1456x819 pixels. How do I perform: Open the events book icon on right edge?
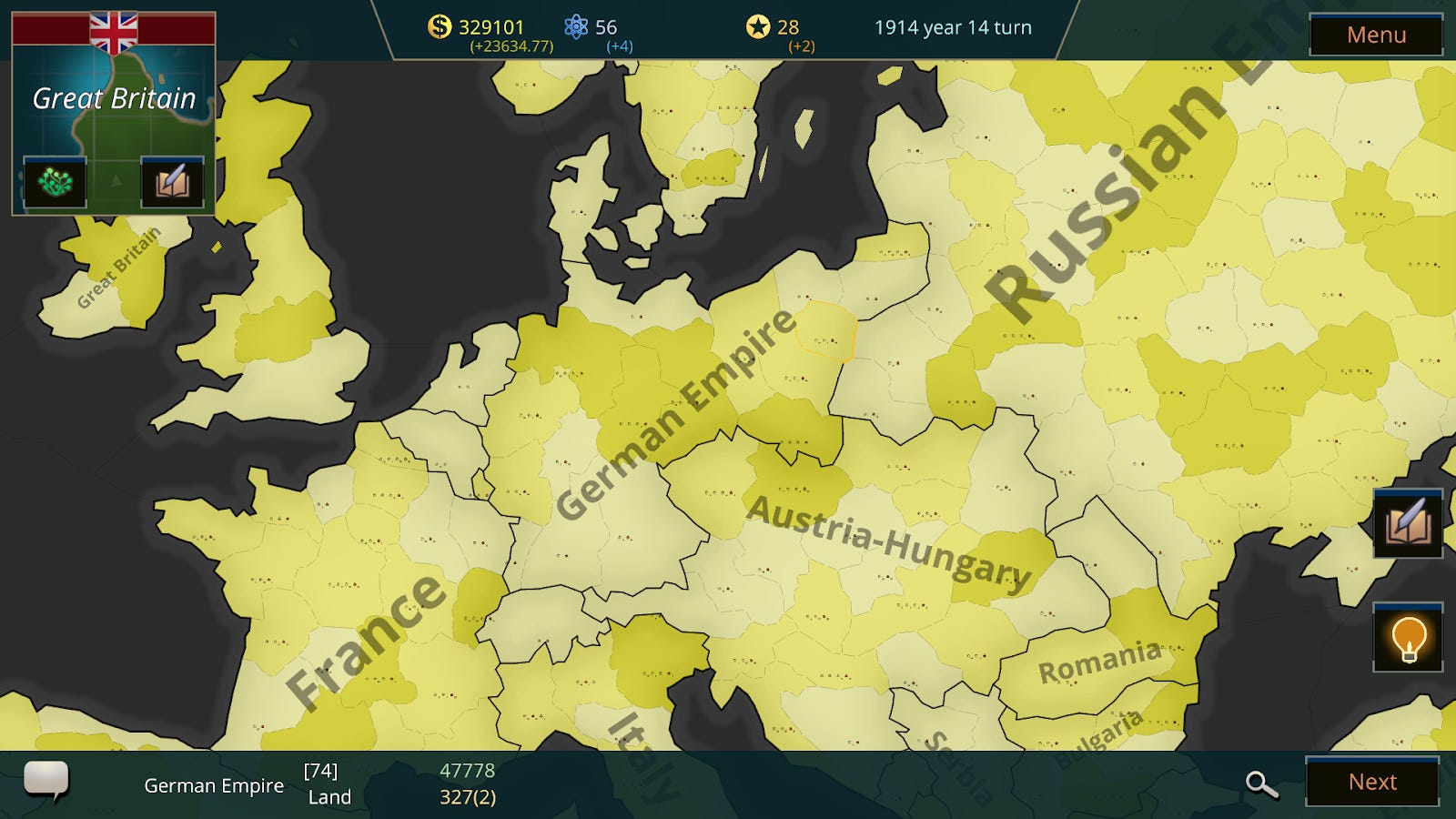tap(1406, 524)
